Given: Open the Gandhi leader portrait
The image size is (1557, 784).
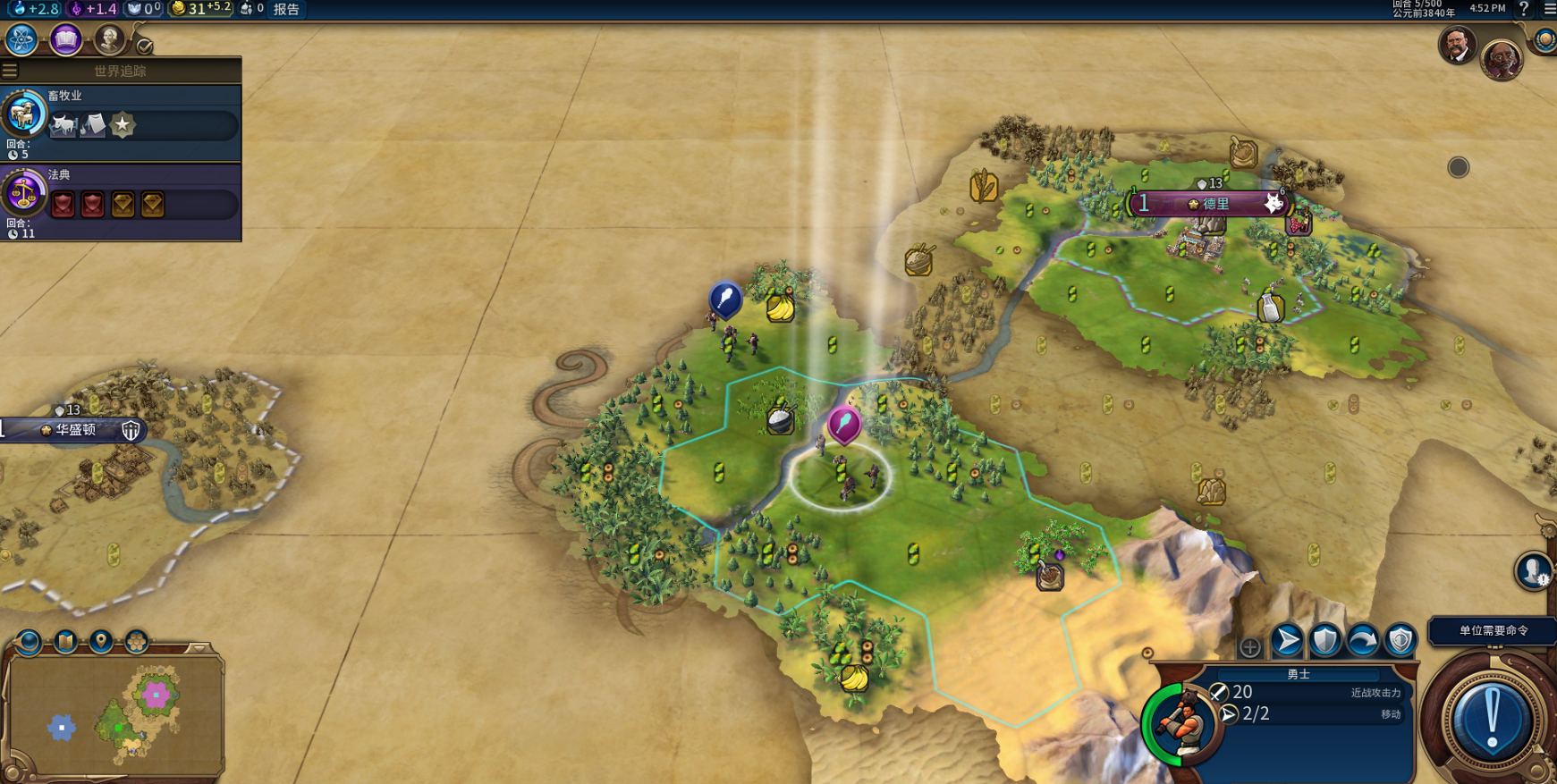Looking at the screenshot, I should coord(1502,60).
